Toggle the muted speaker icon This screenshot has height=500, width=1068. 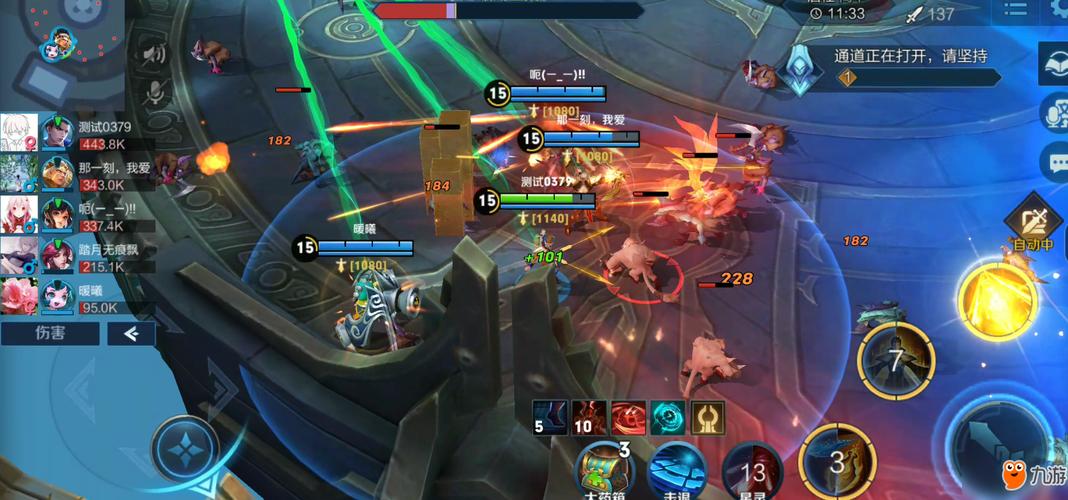pyautogui.click(x=153, y=54)
